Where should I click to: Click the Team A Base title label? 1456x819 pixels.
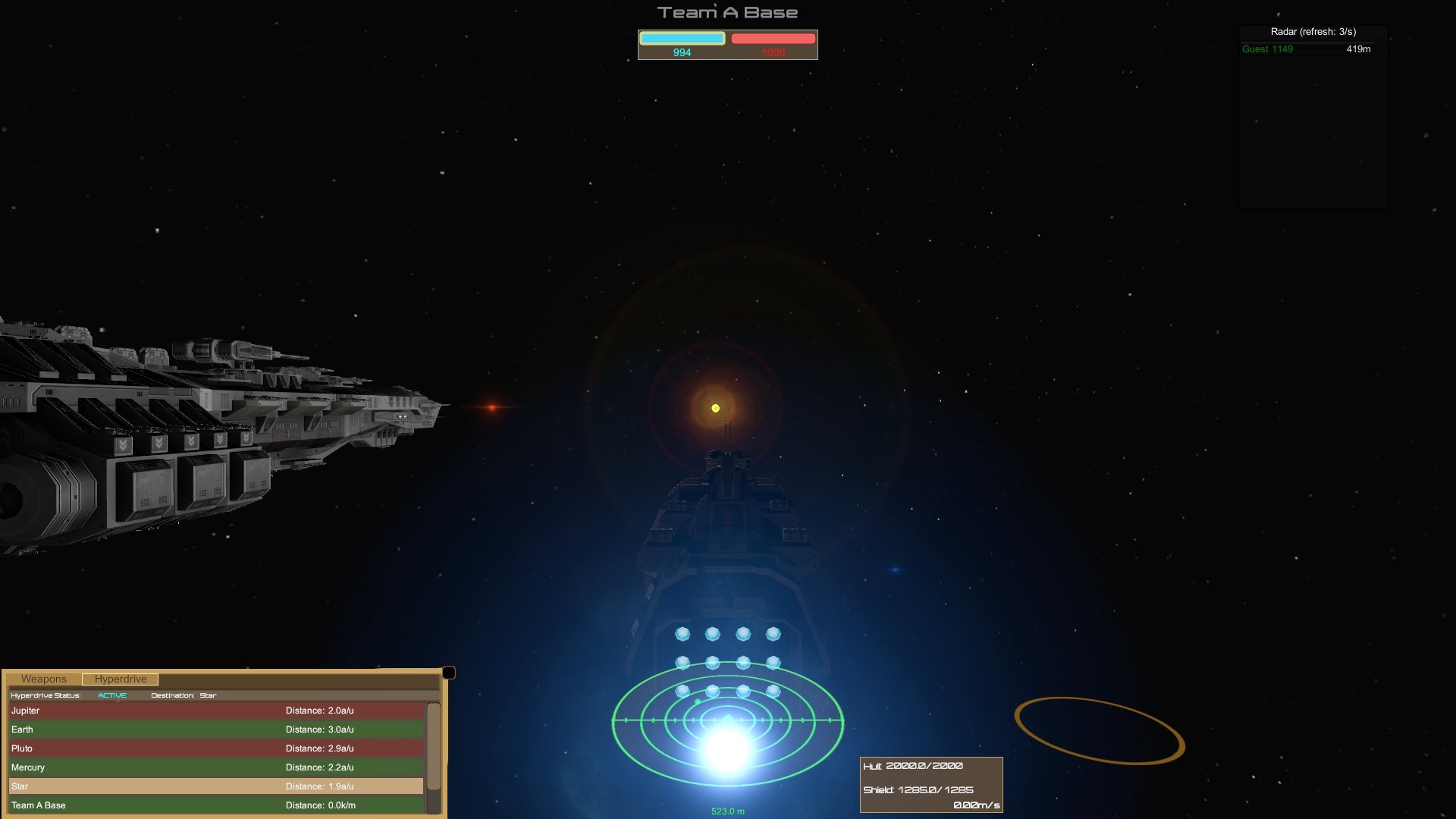[x=727, y=11]
